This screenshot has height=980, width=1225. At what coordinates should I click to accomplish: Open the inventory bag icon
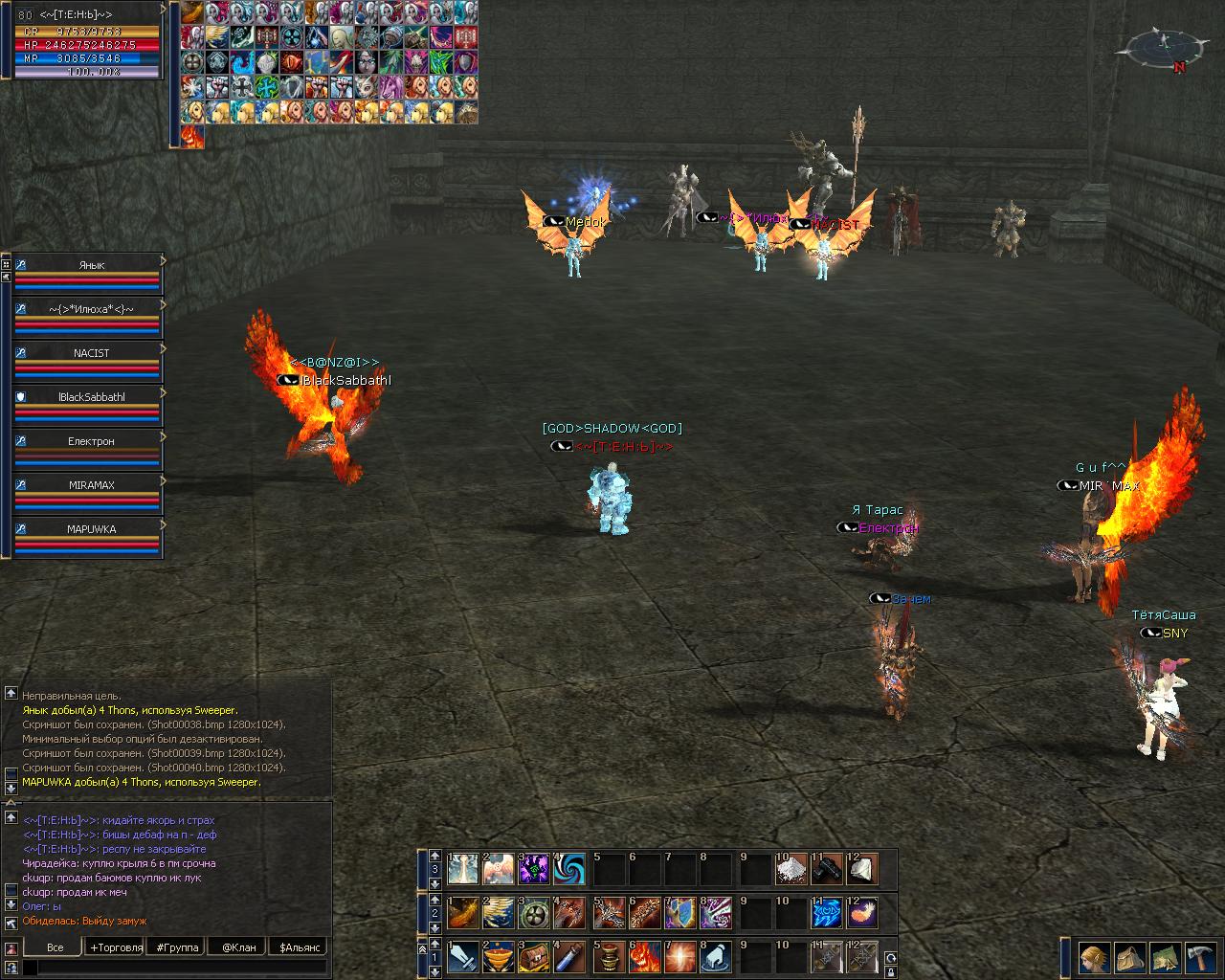point(1130,957)
